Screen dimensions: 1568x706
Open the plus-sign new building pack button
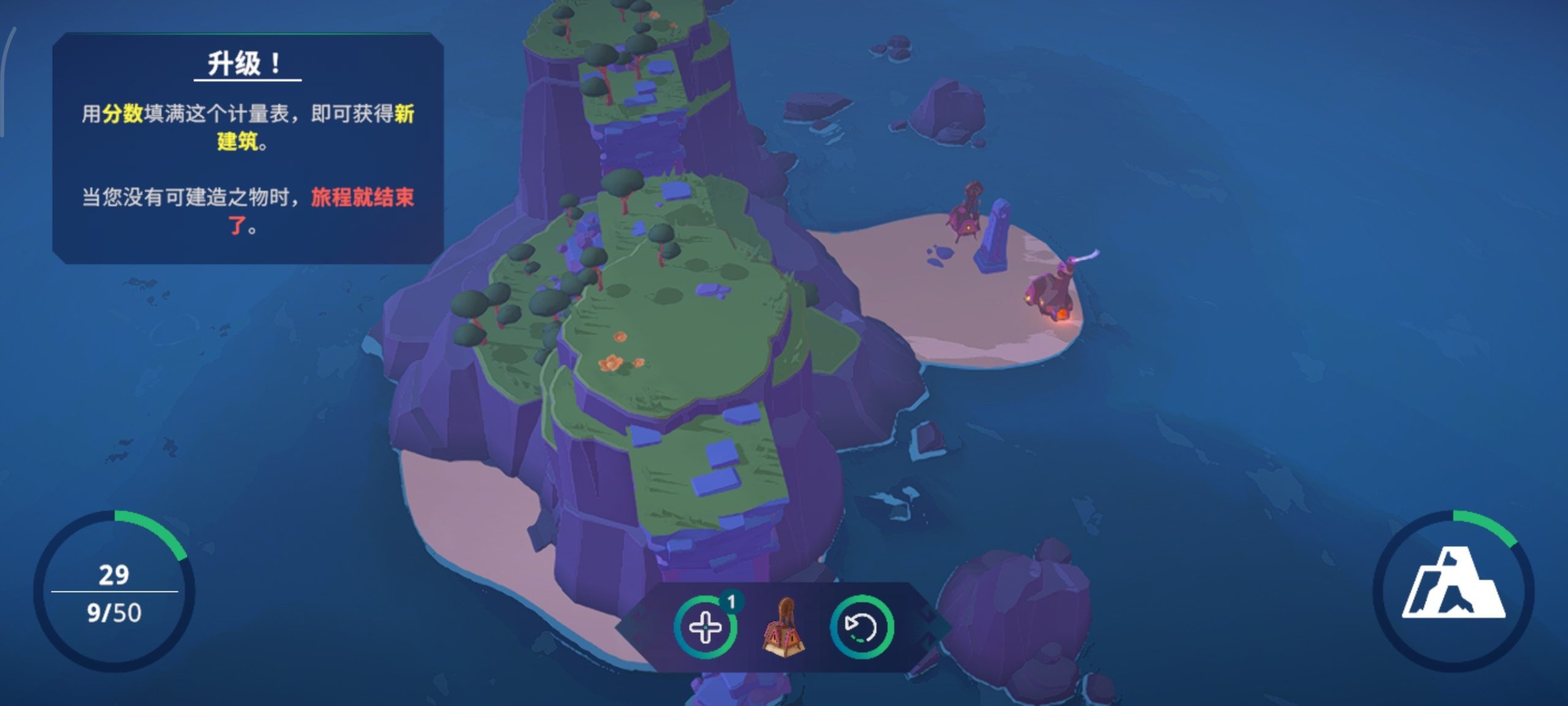pos(705,628)
